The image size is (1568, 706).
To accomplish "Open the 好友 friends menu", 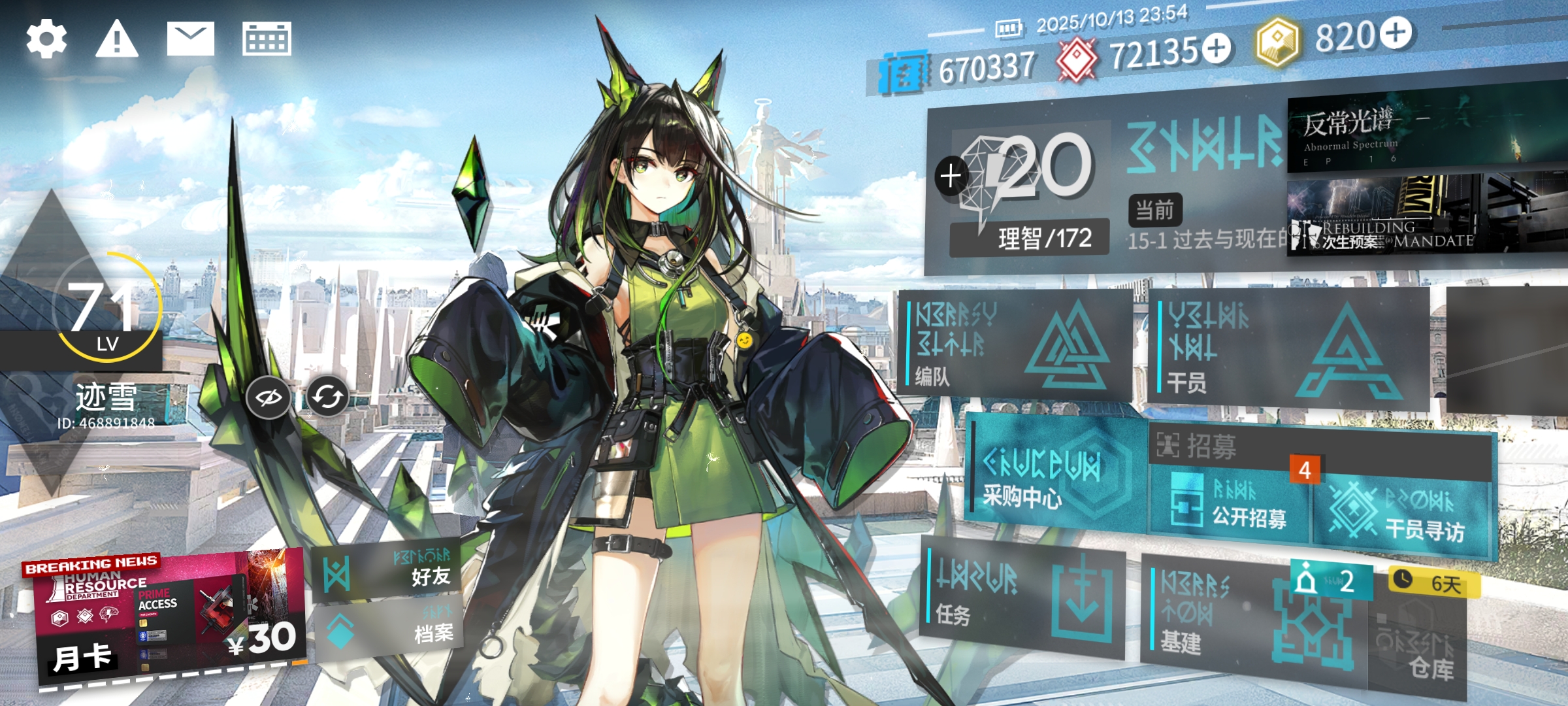I will click(387, 573).
